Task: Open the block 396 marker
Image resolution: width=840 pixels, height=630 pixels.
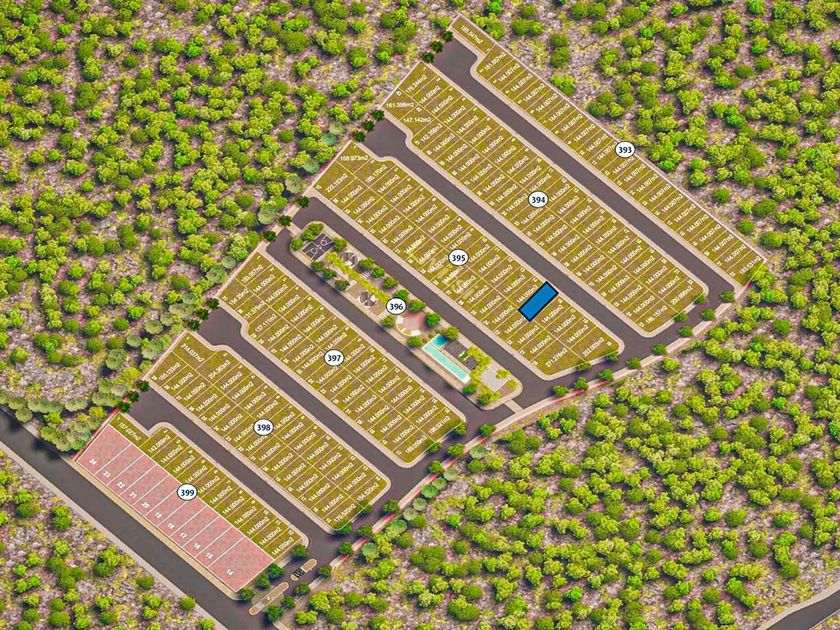Action: 396,306
